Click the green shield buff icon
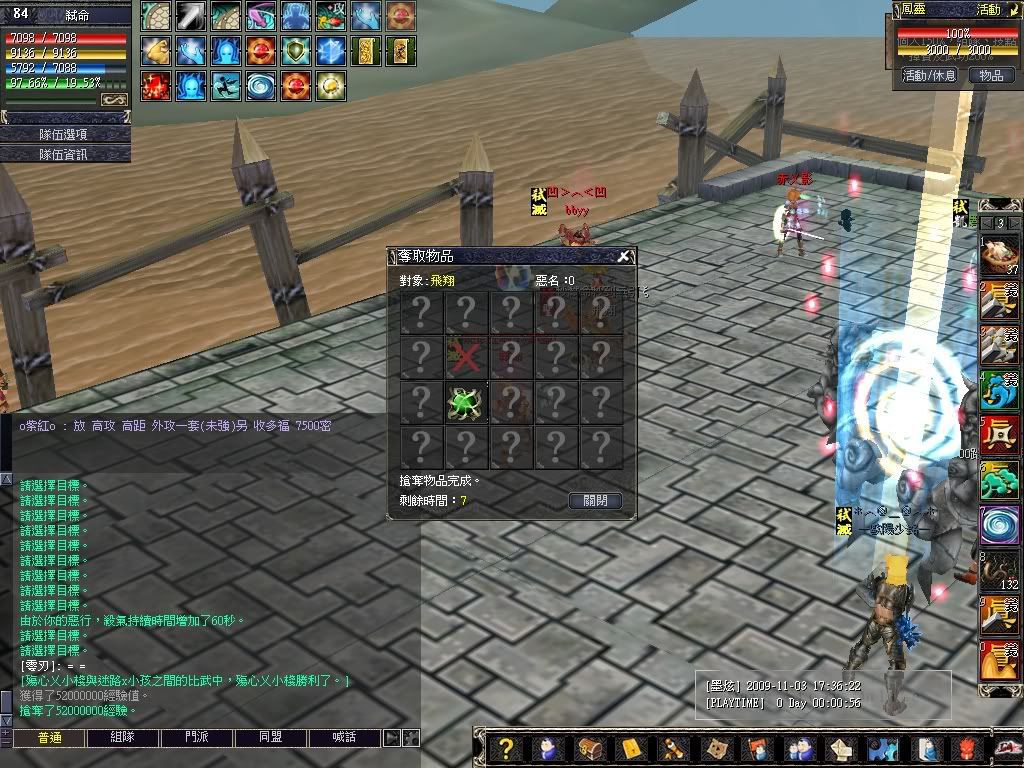 [296, 51]
